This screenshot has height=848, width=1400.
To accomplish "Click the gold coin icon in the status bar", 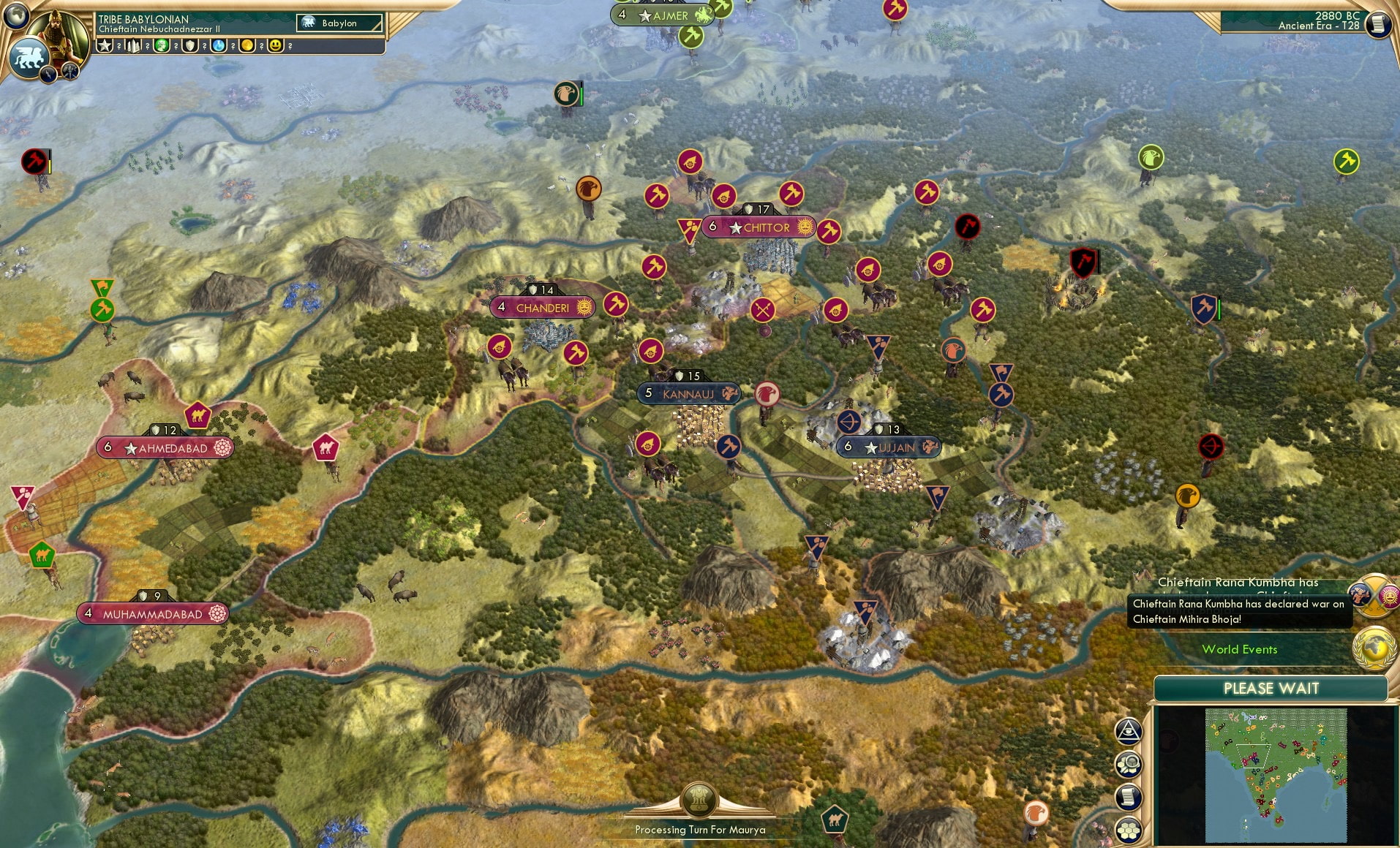I will [246, 46].
